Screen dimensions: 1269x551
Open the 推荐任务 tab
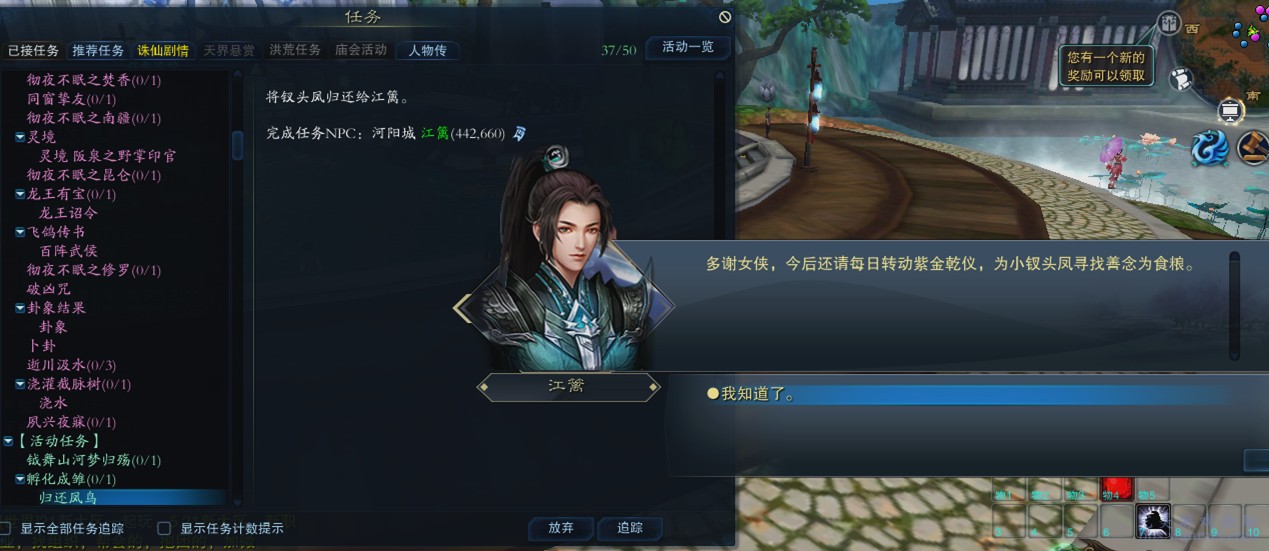(98, 50)
